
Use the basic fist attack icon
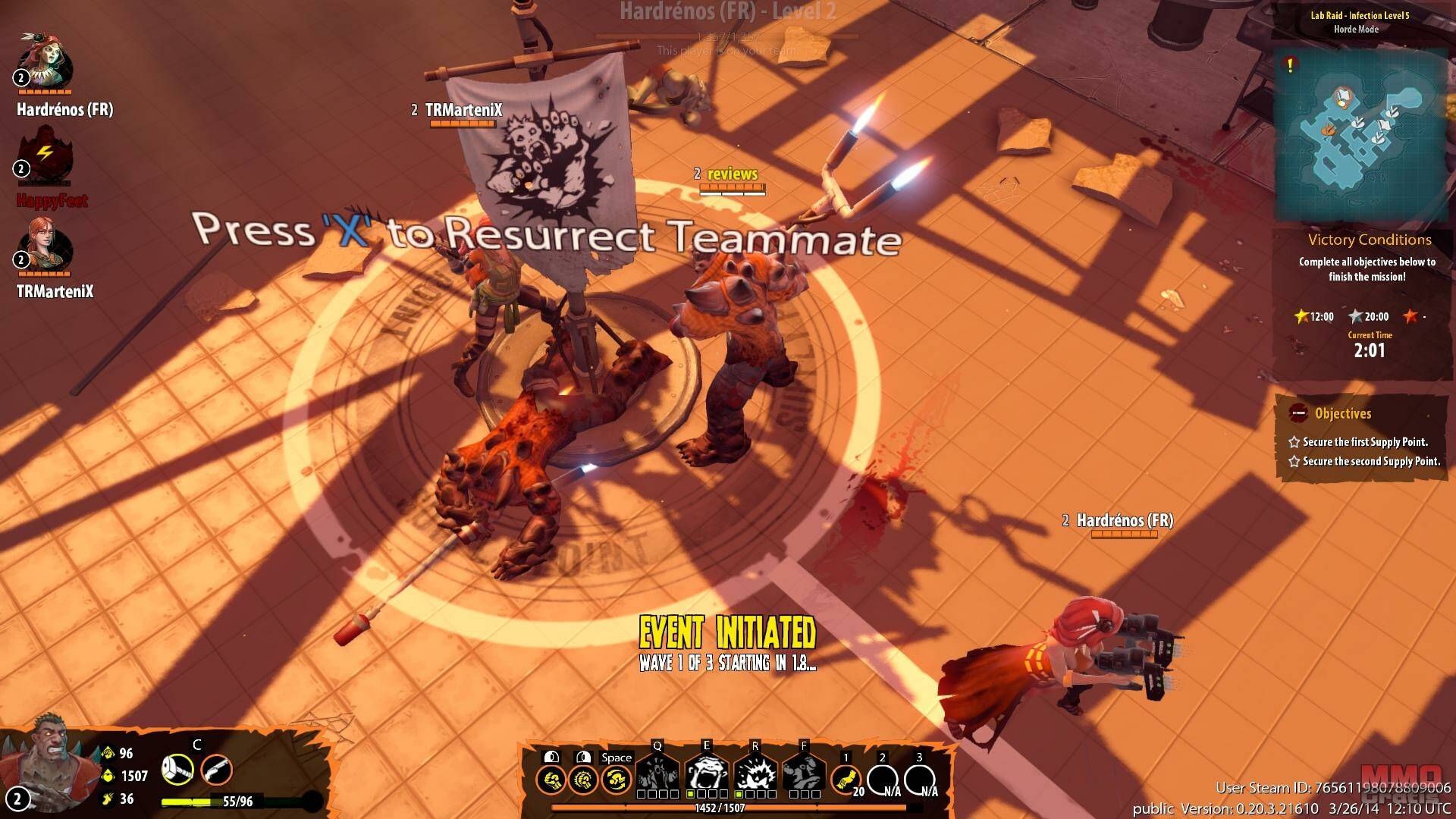coord(551,779)
